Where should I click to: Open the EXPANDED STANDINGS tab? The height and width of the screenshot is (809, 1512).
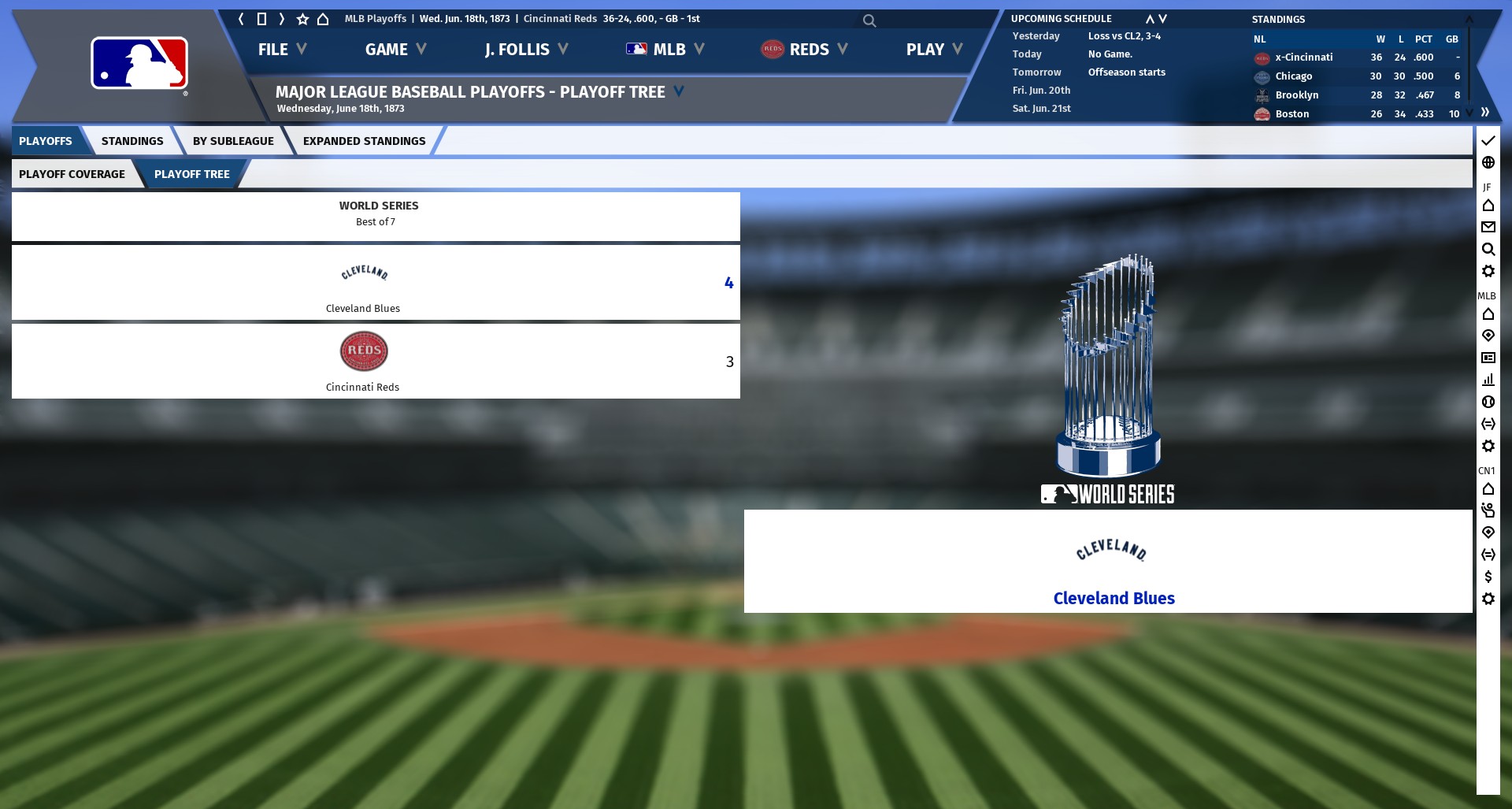pos(364,141)
